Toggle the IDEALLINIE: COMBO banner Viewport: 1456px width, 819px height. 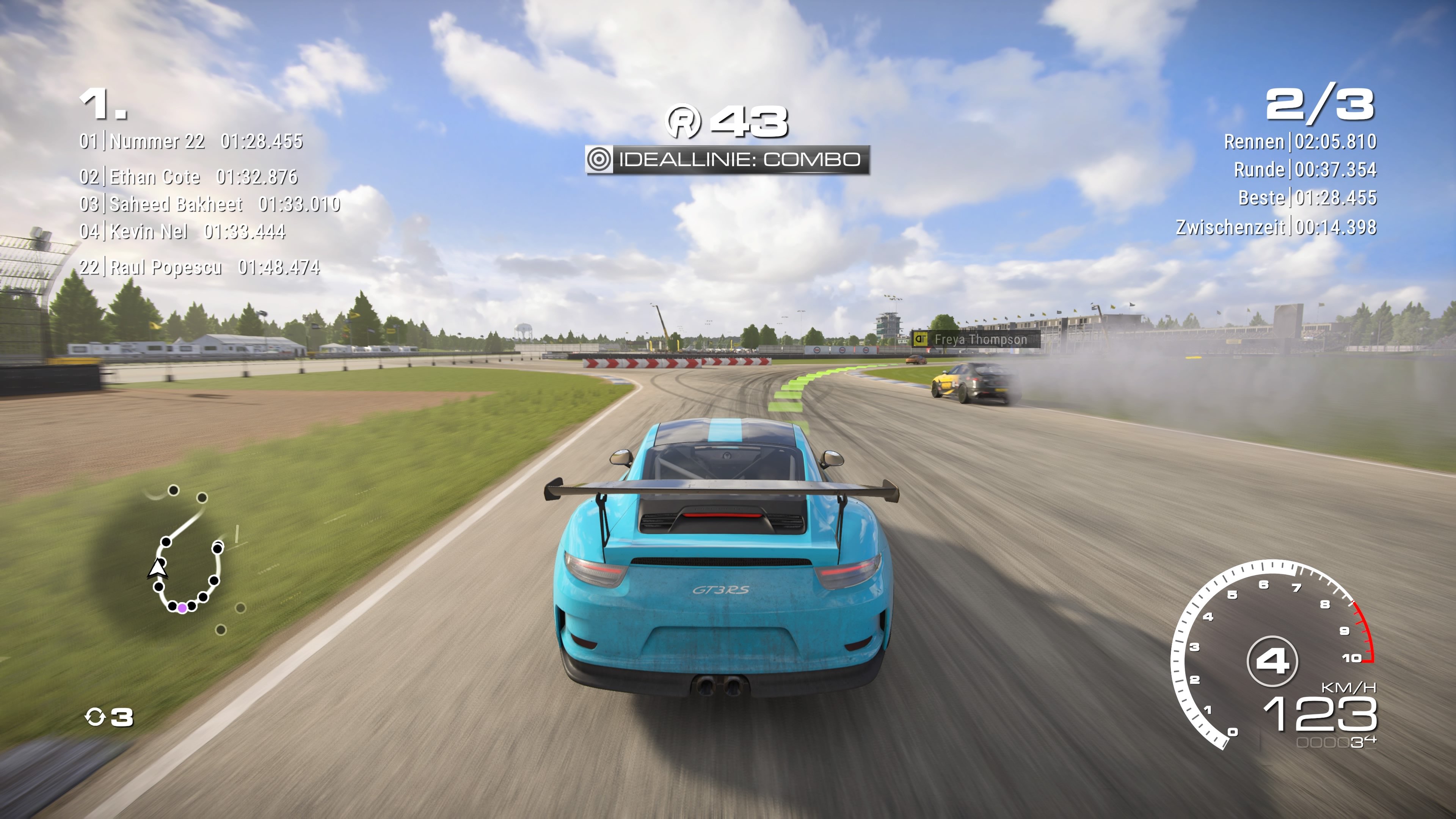729,160
